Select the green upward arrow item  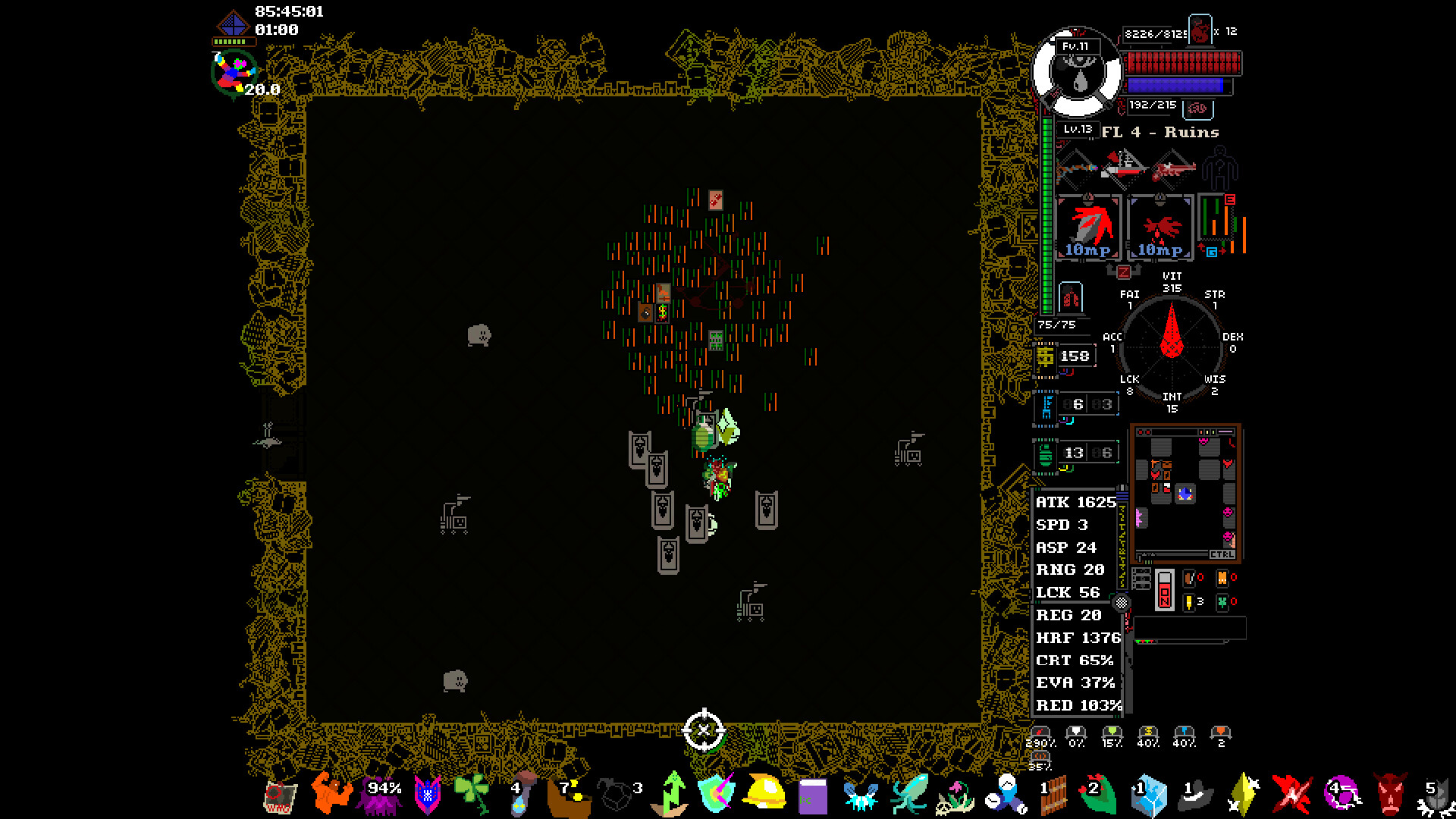coord(672,793)
